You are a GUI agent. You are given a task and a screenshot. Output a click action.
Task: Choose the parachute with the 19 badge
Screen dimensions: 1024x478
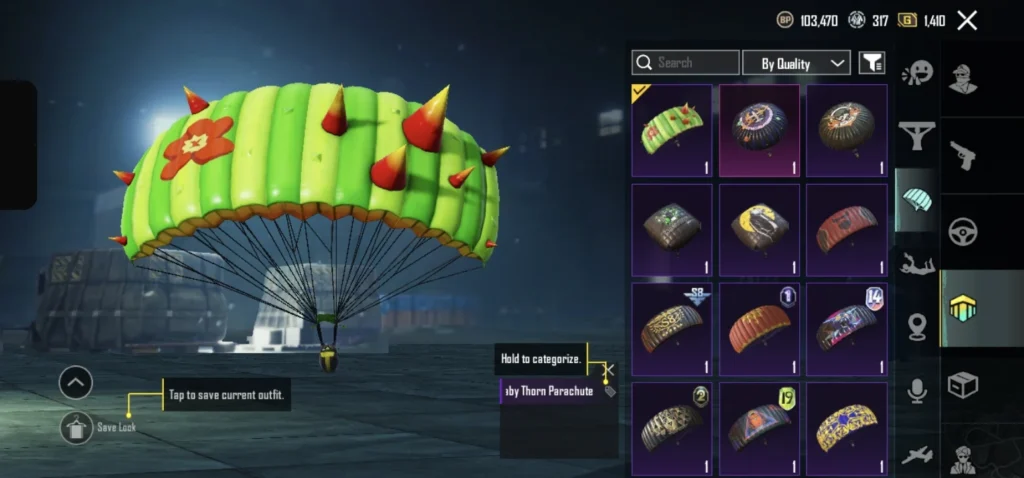coord(759,427)
